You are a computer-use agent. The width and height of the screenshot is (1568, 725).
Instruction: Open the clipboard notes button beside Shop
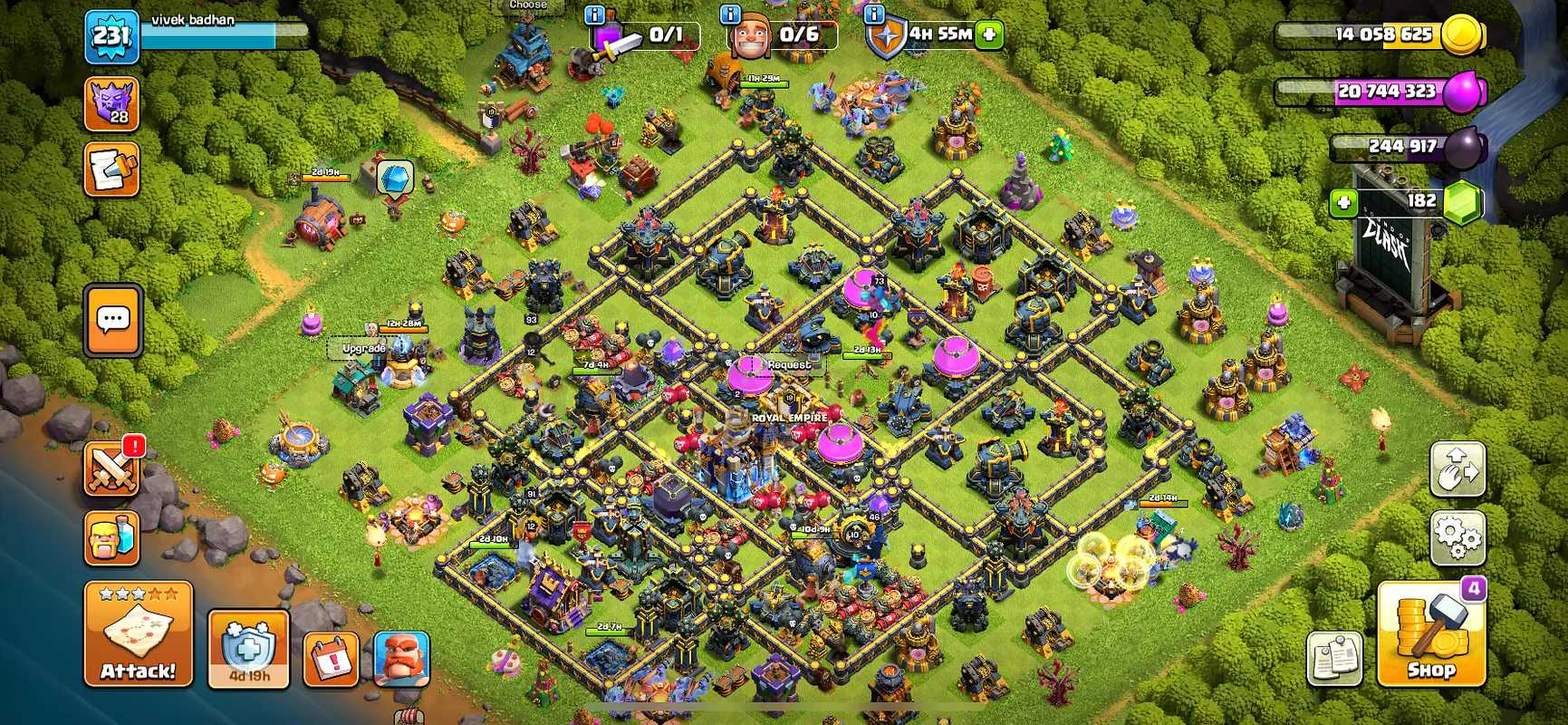[x=1334, y=659]
